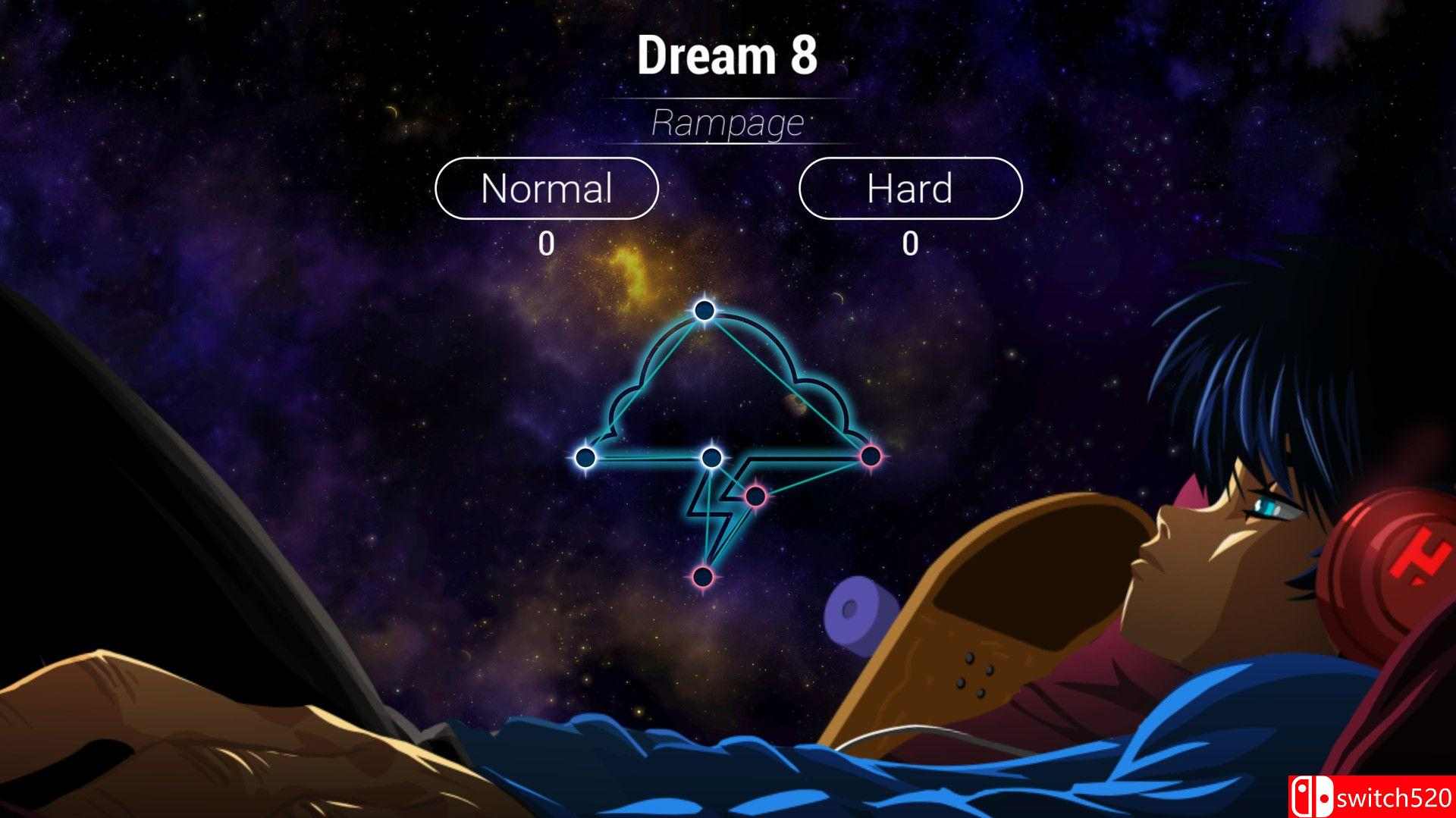Toggle the pink star node on the right
Screen dimensions: 1456x818
871,455
